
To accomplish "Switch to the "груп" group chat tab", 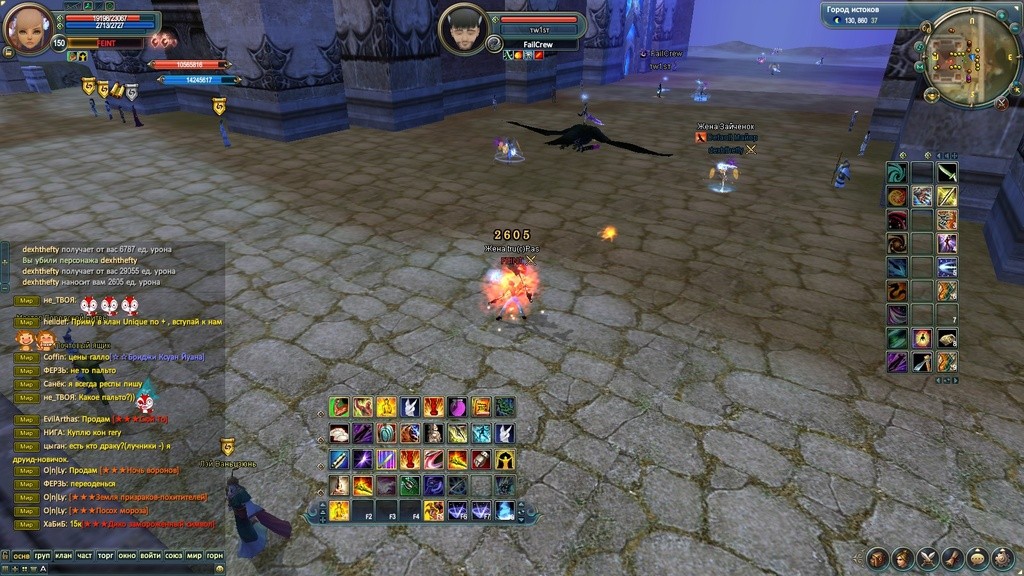I will coord(42,555).
